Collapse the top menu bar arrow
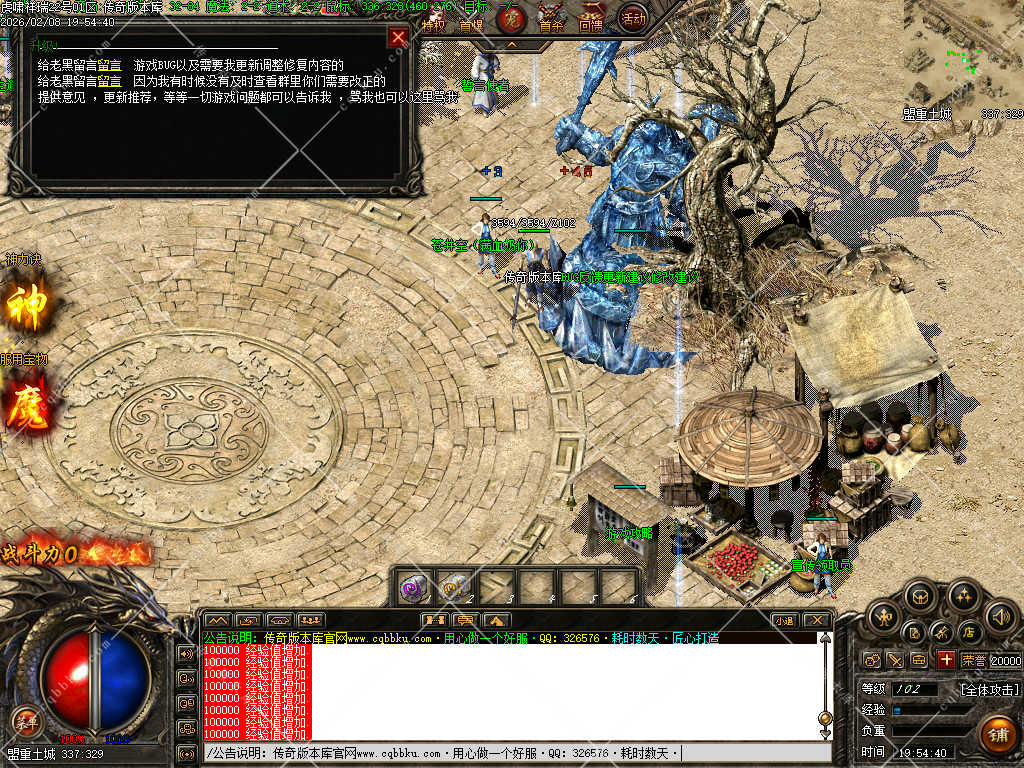 pos(511,45)
